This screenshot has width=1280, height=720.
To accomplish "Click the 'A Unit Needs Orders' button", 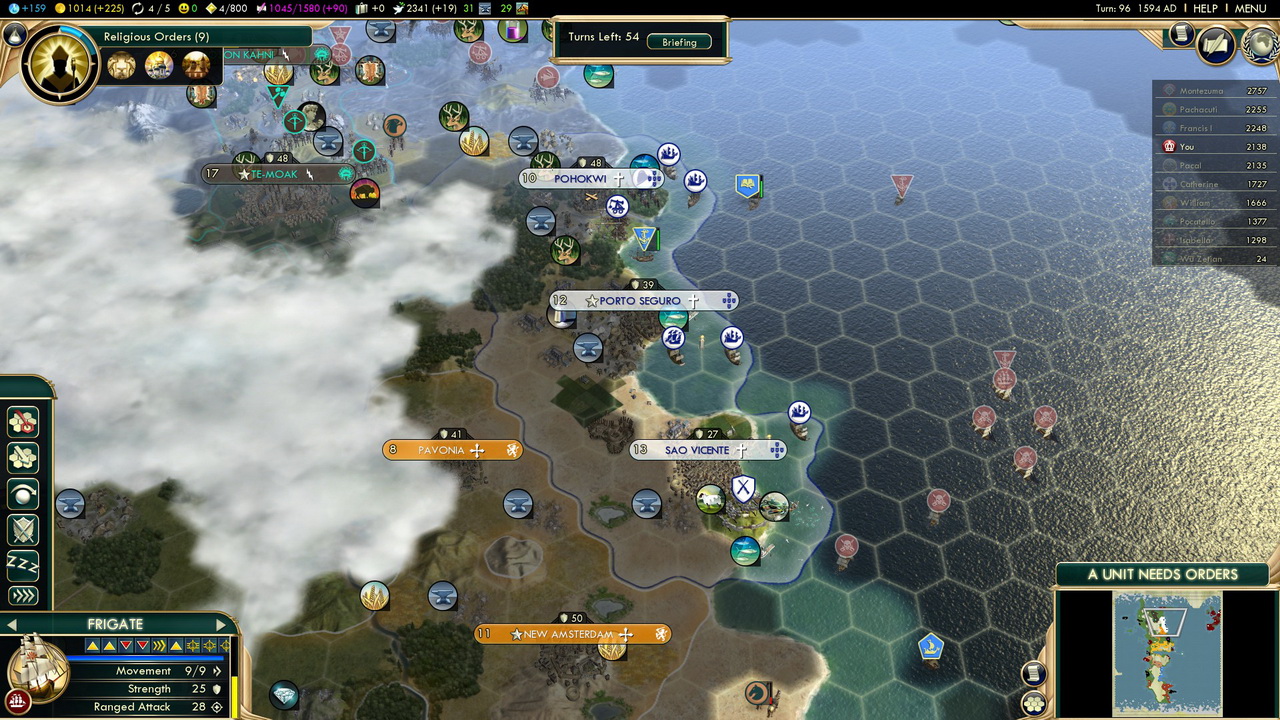I will [x=1162, y=574].
